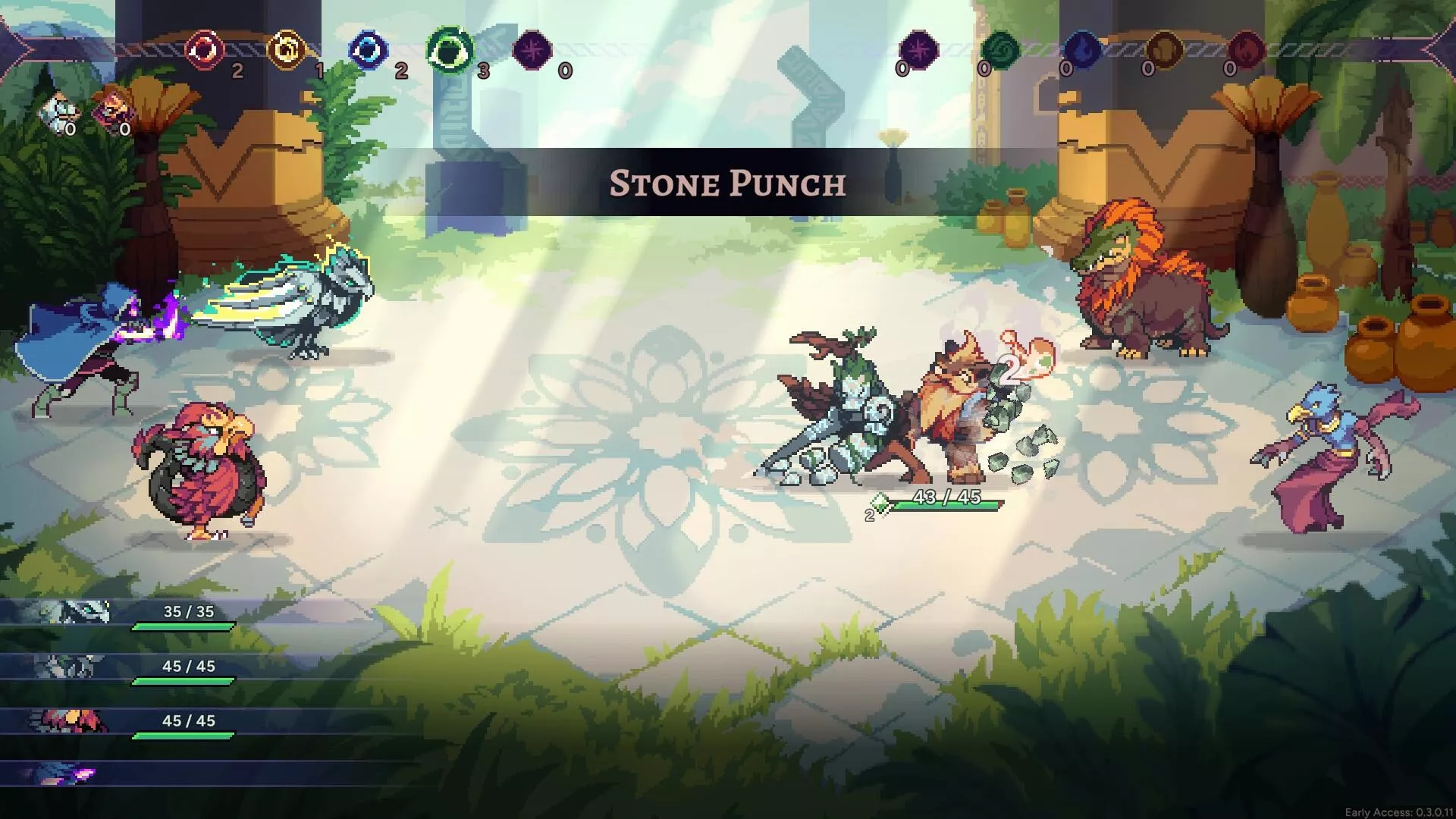Image resolution: width=1456 pixels, height=819 pixels.
Task: Inspect the enemy's dimmed purple star aether icon
Action: [918, 50]
